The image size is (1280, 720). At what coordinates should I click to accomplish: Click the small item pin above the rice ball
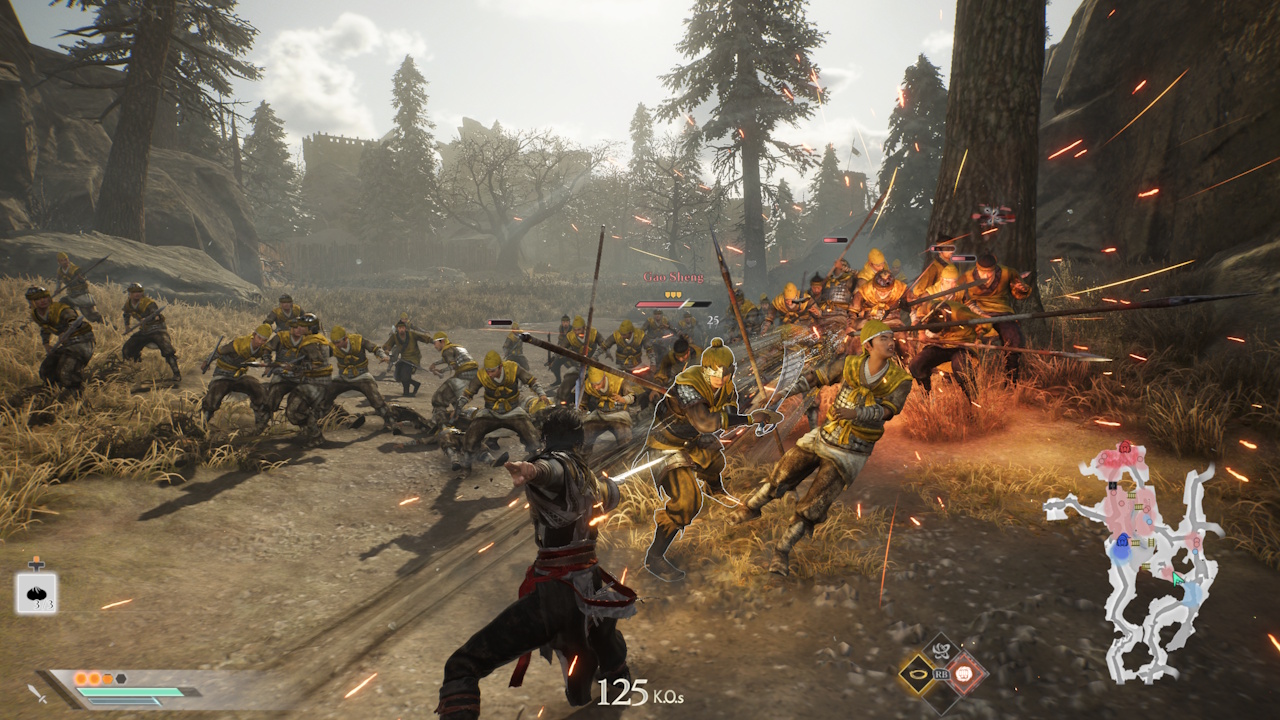tap(37, 563)
